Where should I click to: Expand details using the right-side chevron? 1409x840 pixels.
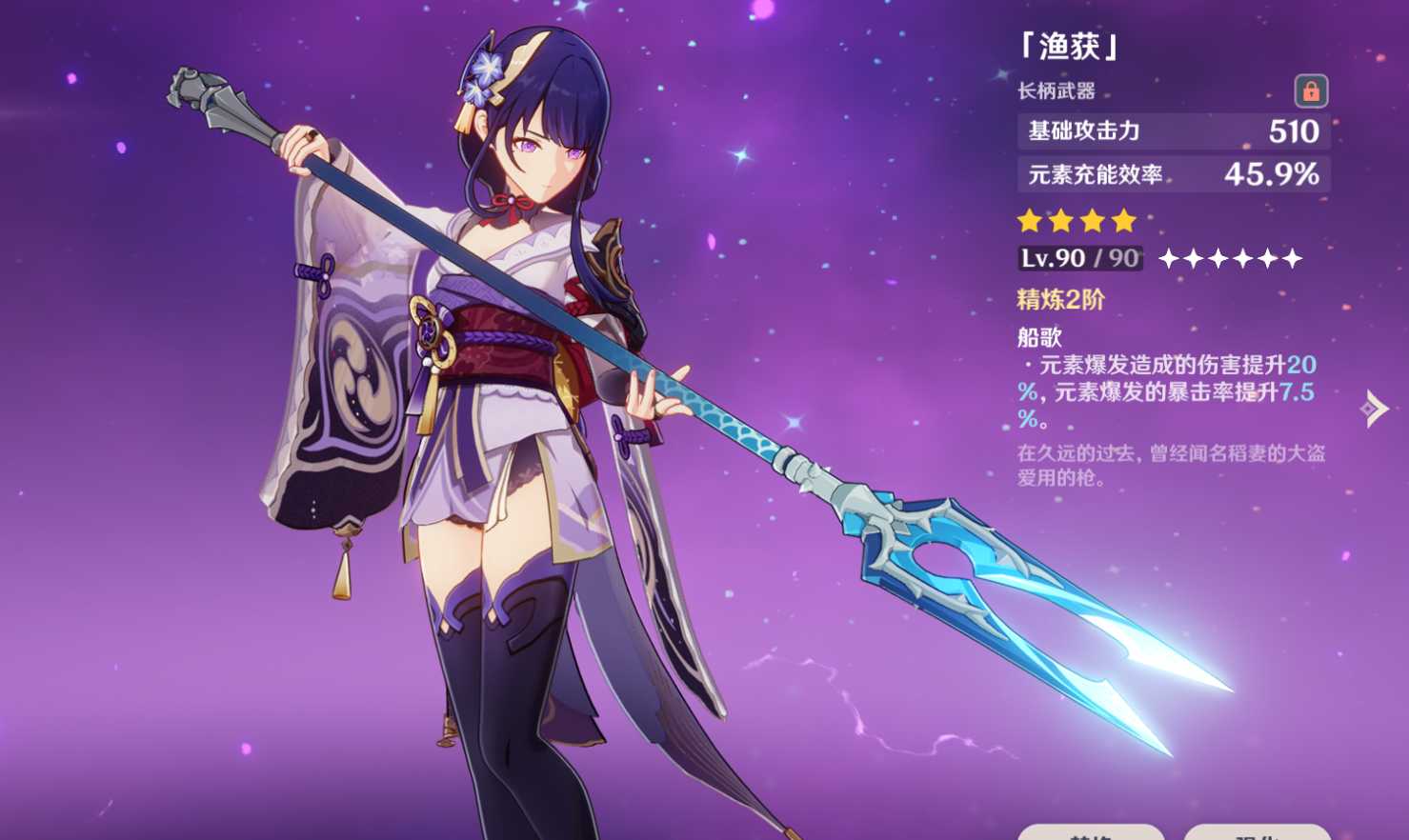coord(1372,410)
